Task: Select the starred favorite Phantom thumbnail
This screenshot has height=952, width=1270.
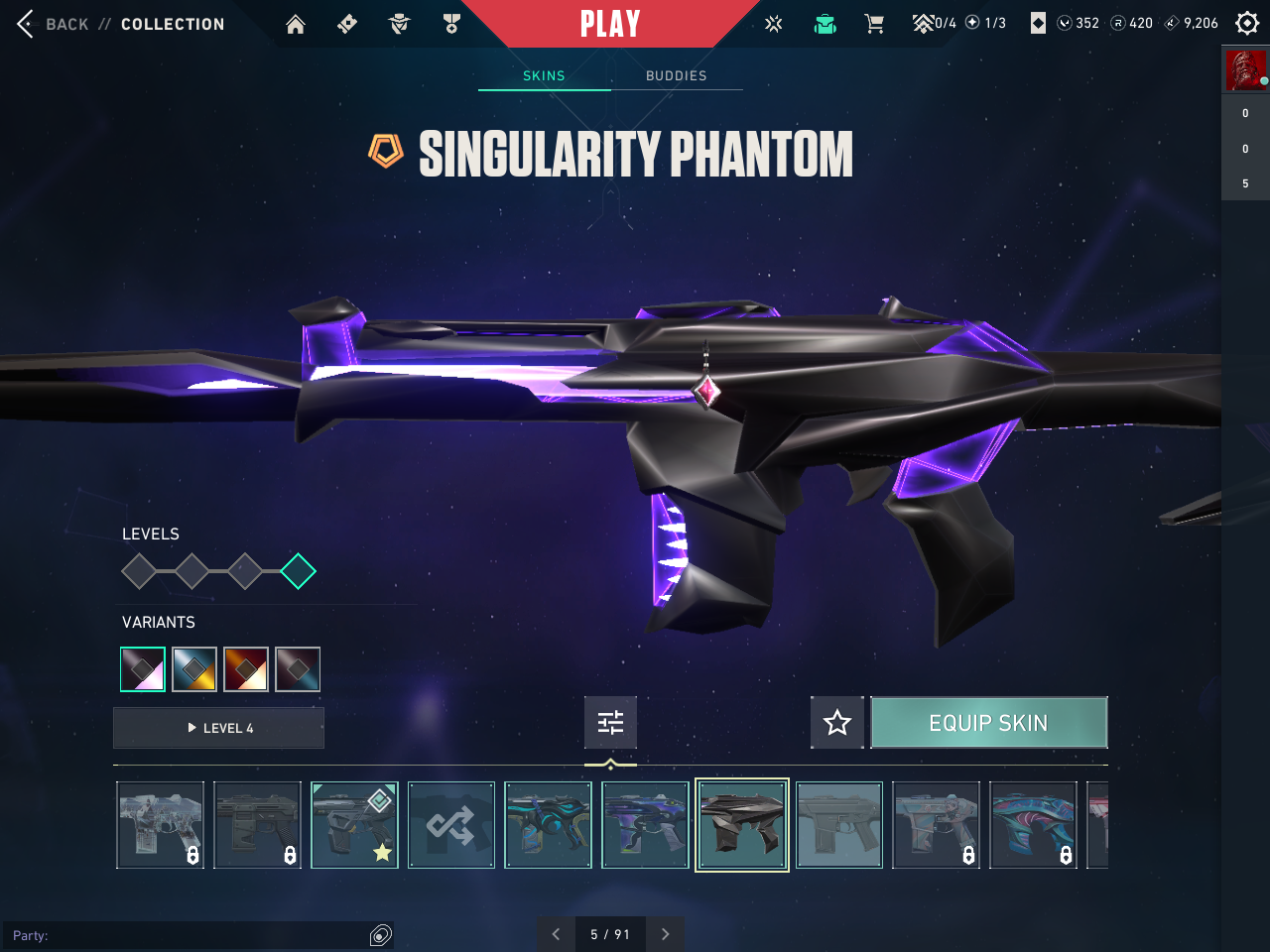Action: [354, 825]
